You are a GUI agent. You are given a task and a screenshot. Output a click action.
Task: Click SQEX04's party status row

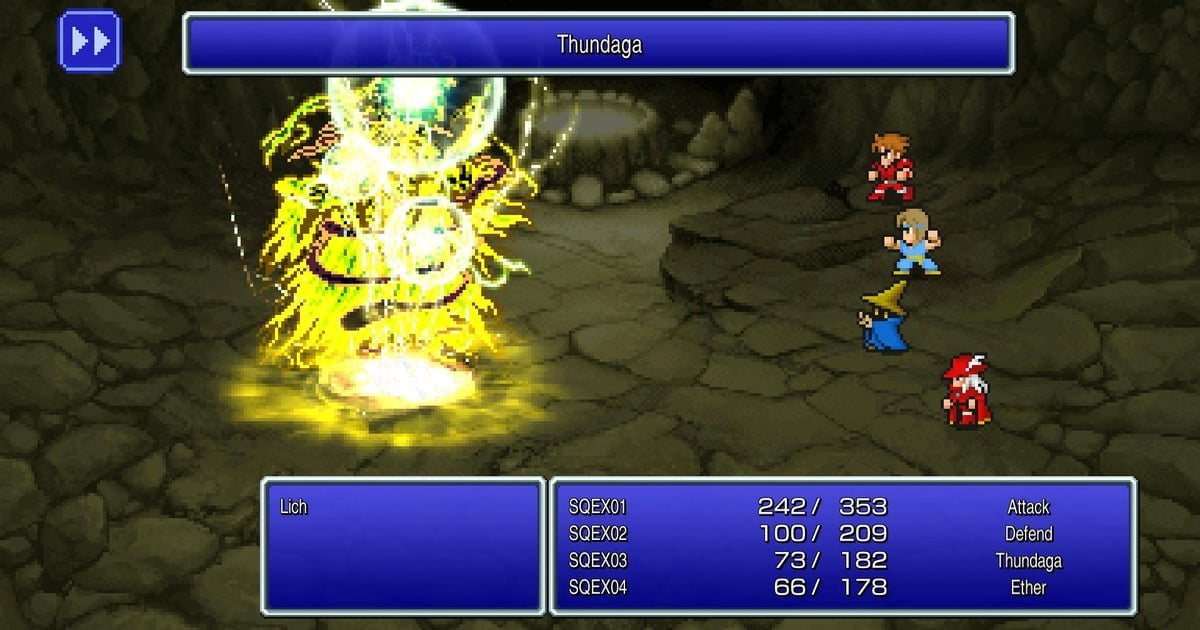[x=598, y=588]
